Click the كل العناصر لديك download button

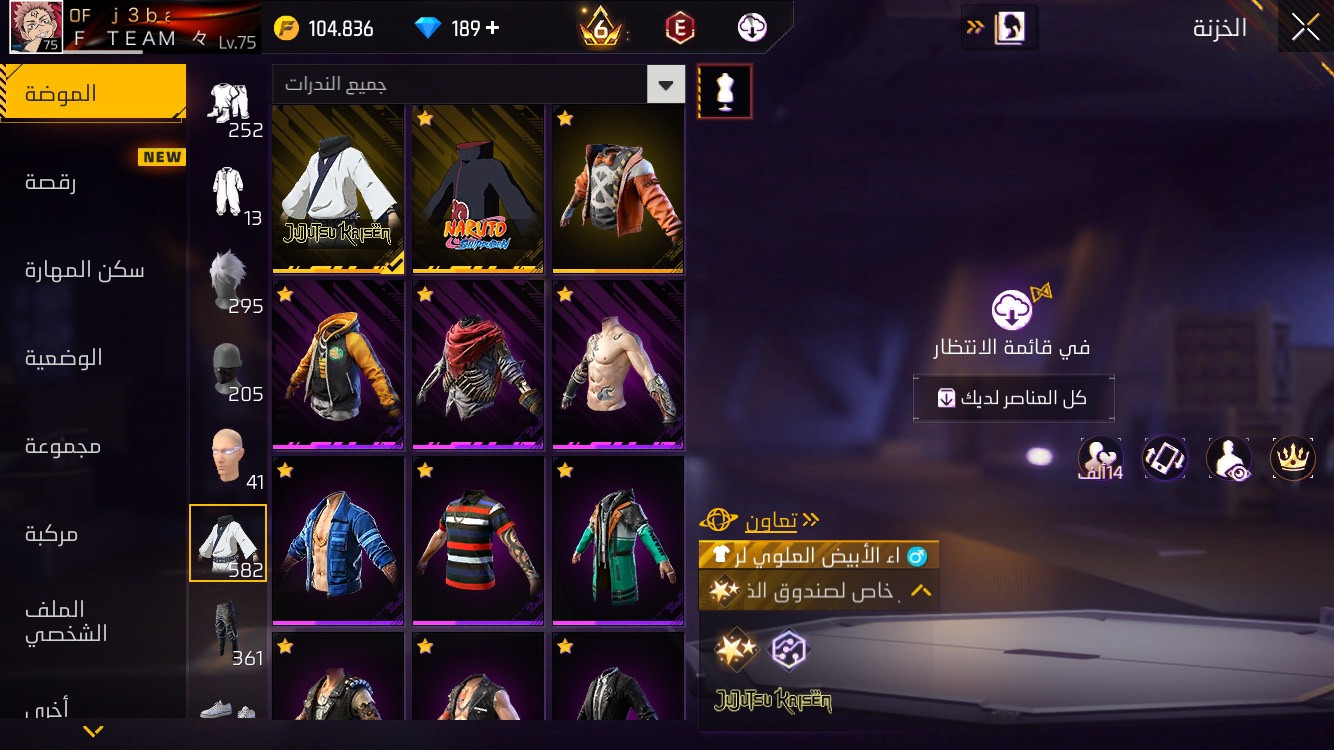point(1013,398)
